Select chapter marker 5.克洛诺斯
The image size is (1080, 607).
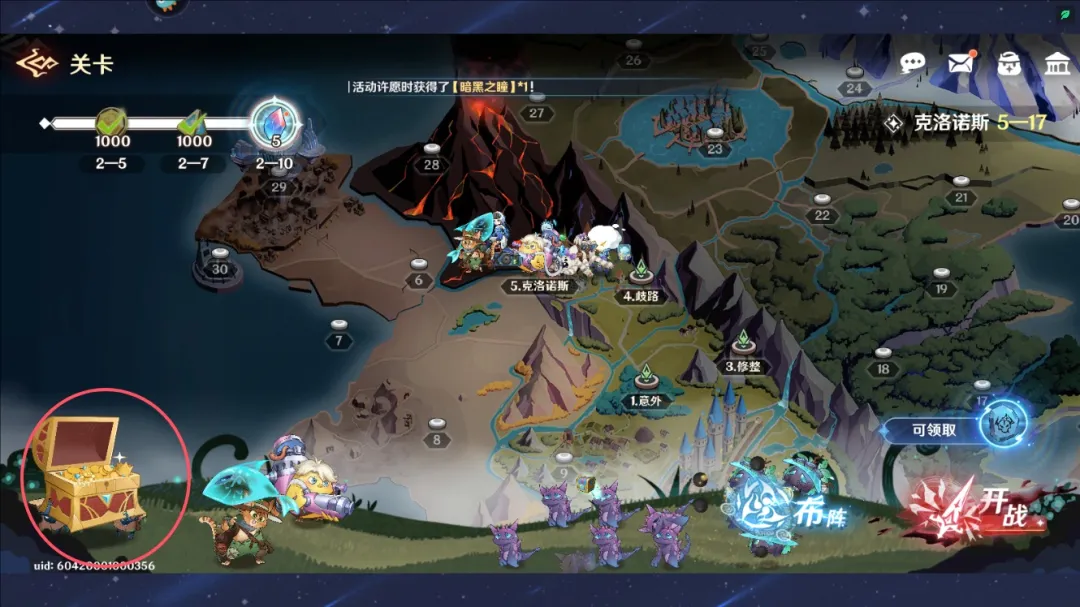pyautogui.click(x=538, y=284)
